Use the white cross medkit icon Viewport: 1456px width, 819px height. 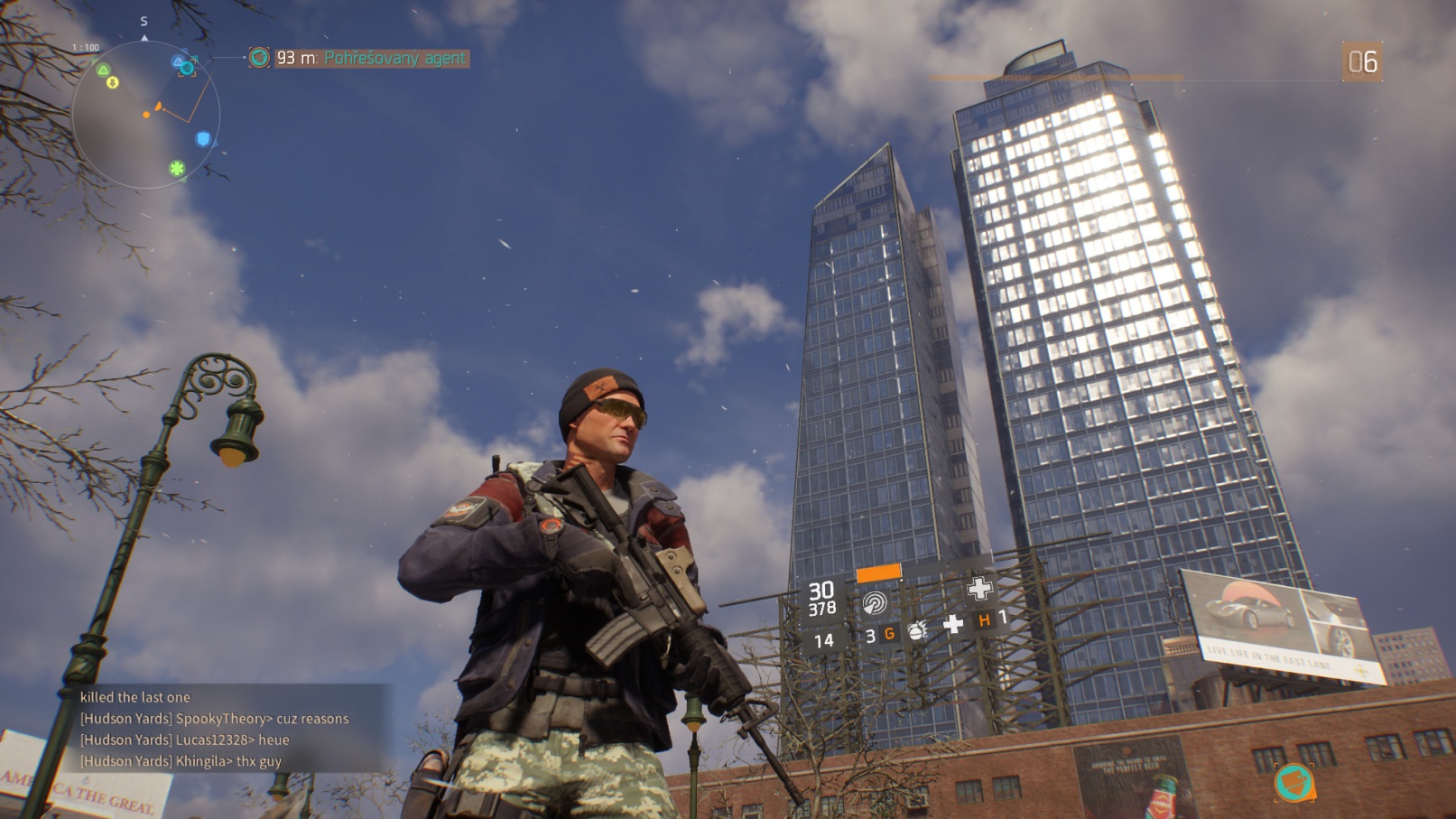[953, 624]
